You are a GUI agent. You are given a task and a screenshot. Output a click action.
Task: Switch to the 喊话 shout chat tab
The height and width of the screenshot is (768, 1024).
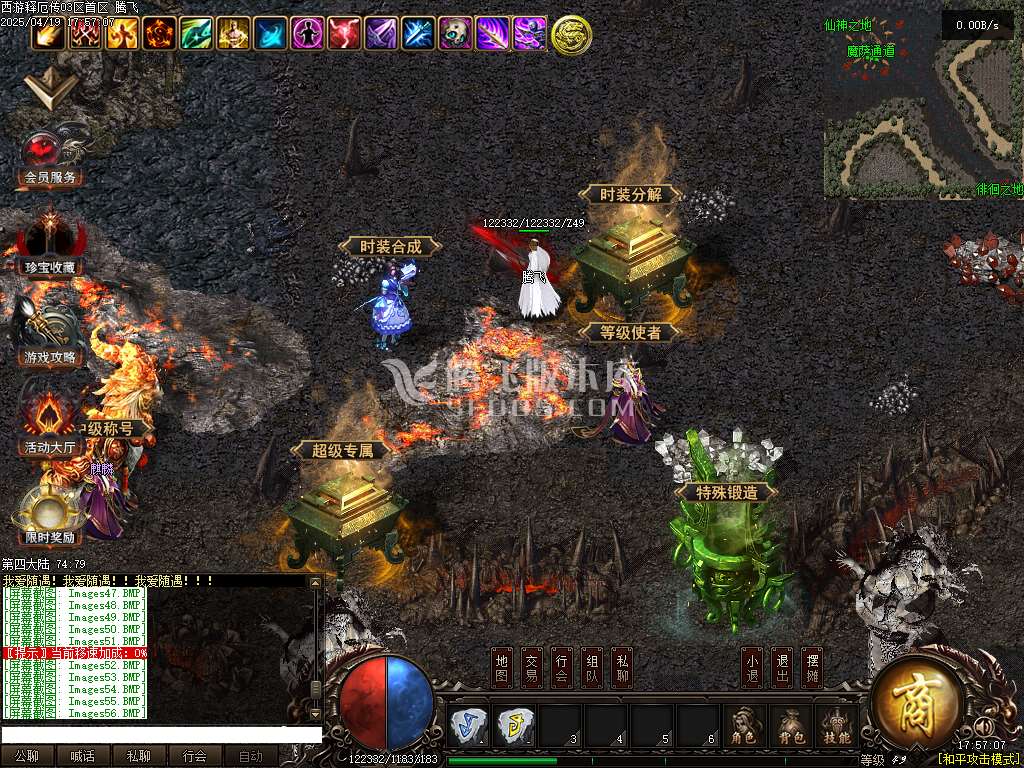pos(83,757)
